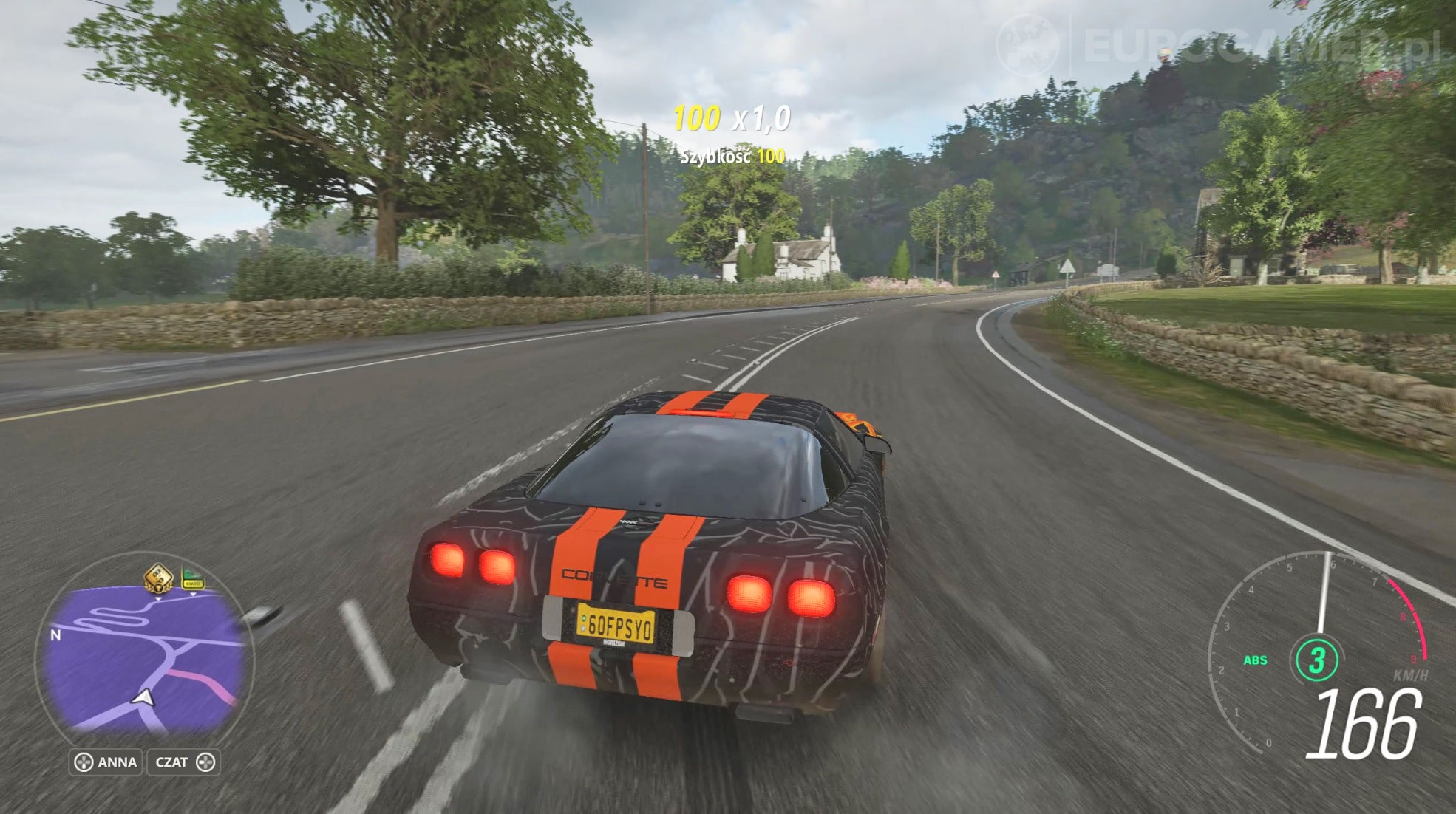Click the player position arrow on the minimap
This screenshot has width=1456, height=814.
pyautogui.click(x=143, y=699)
